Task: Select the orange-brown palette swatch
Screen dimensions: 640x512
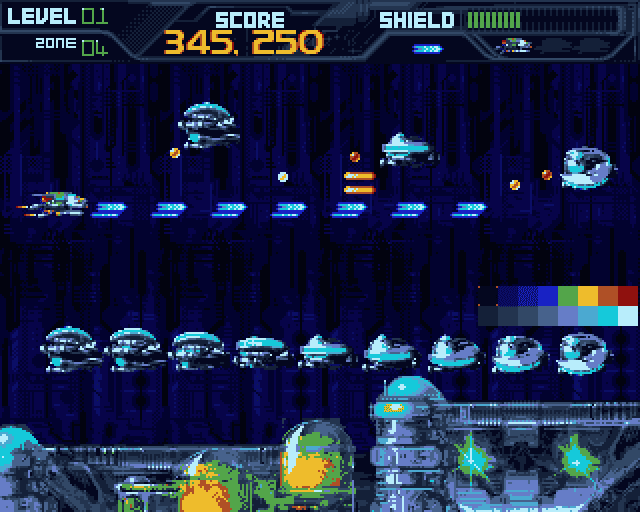Action: click(x=608, y=296)
